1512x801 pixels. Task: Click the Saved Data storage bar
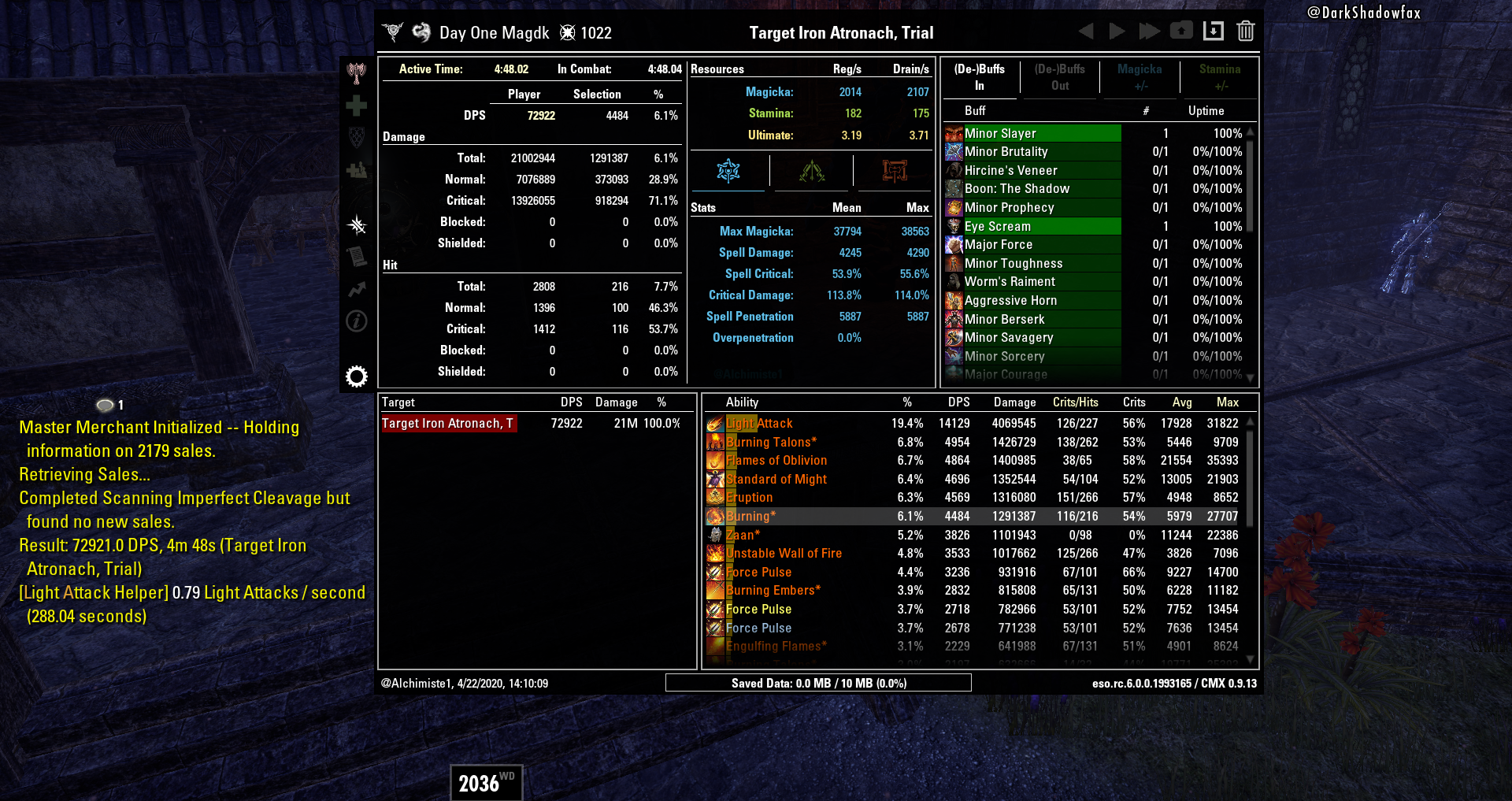pyautogui.click(x=819, y=683)
